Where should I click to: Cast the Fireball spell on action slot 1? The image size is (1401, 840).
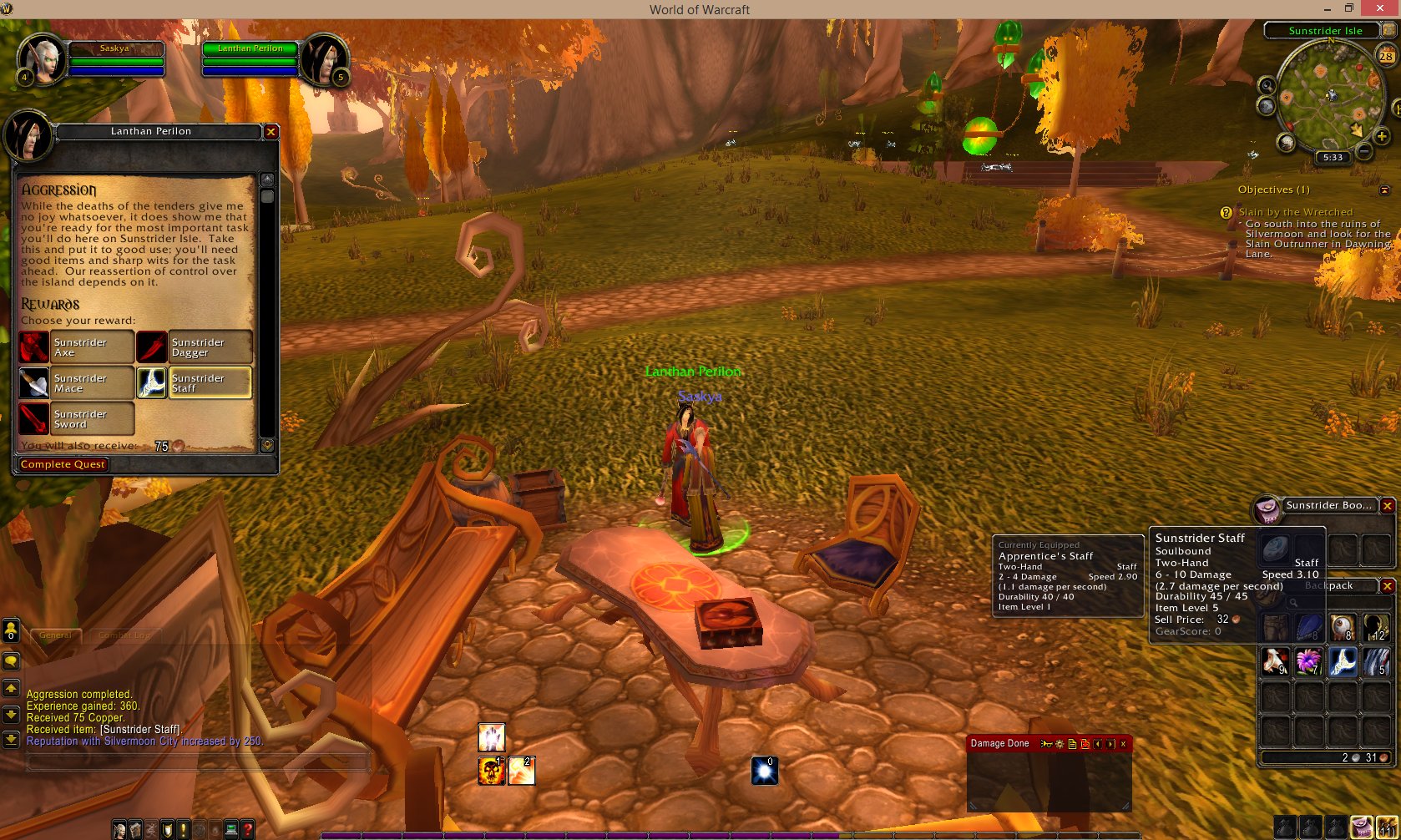(490, 770)
